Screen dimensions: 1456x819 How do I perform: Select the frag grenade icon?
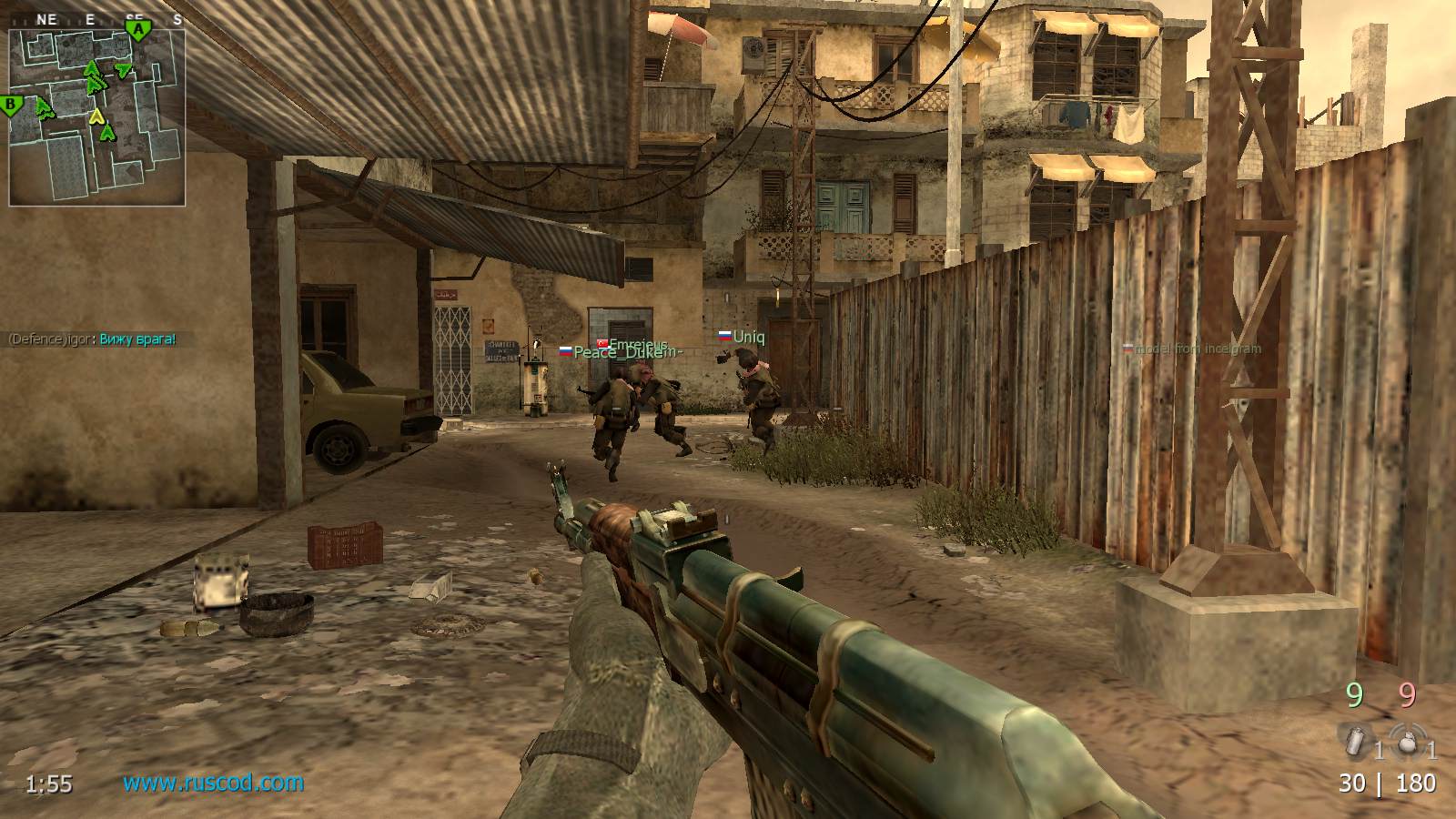point(1408,741)
